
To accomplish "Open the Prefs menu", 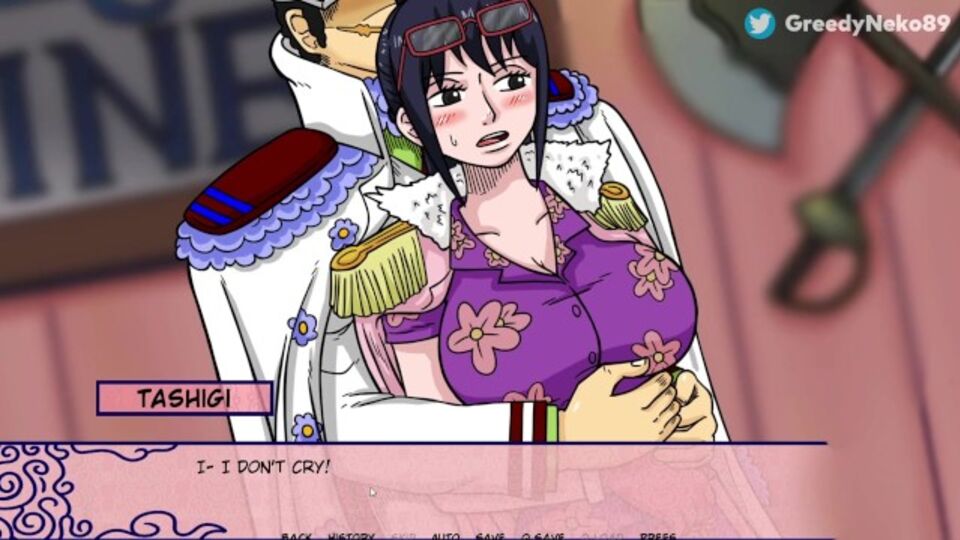I will pos(657,536).
